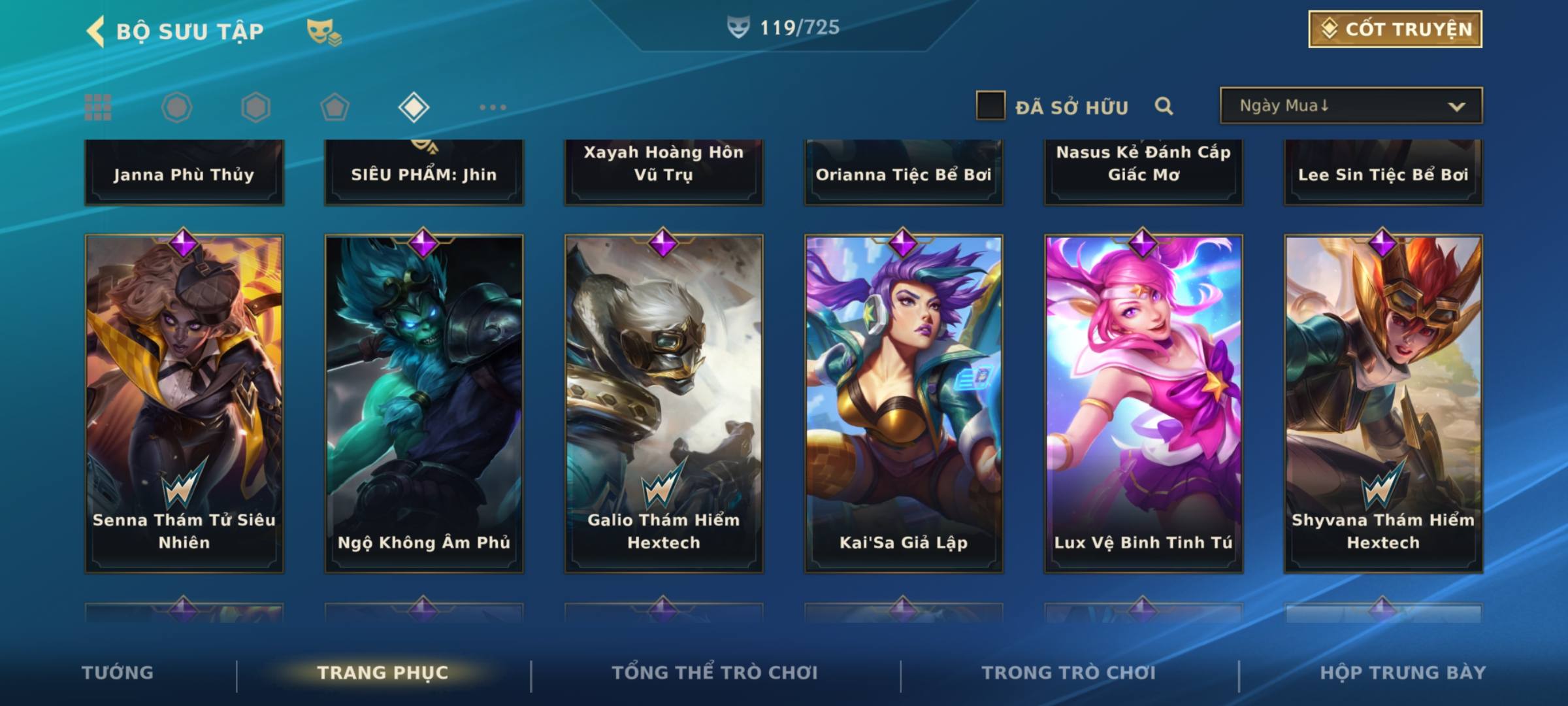Switch to the Tướng tab
This screenshot has width=1568, height=706.
pyautogui.click(x=118, y=673)
